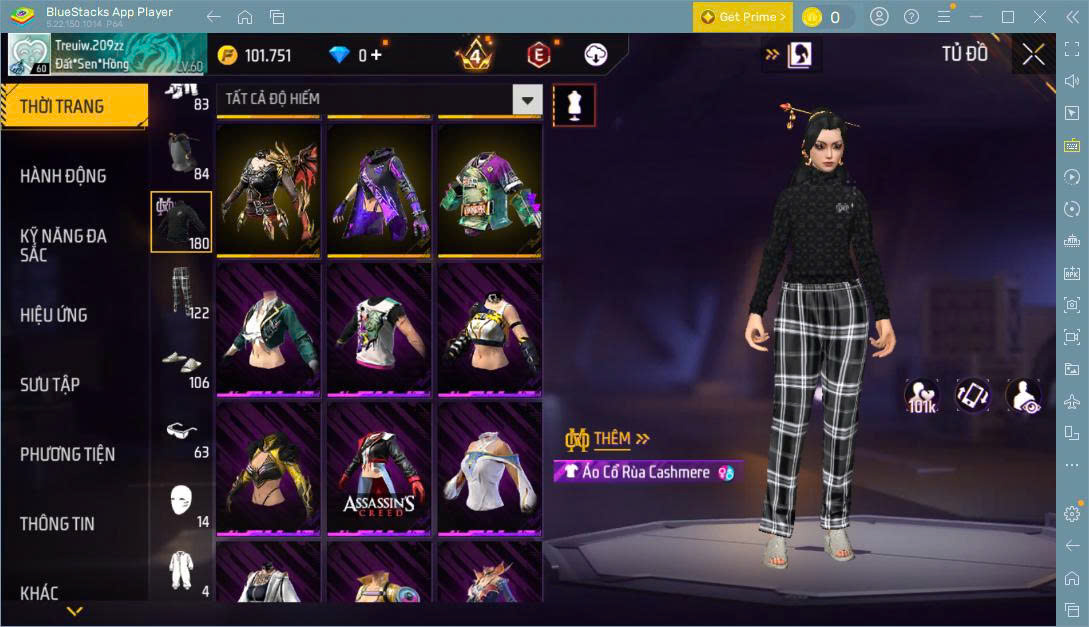Close the Tủ Đồ wardrobe screen
1089x627 pixels.
pyautogui.click(x=1033, y=54)
